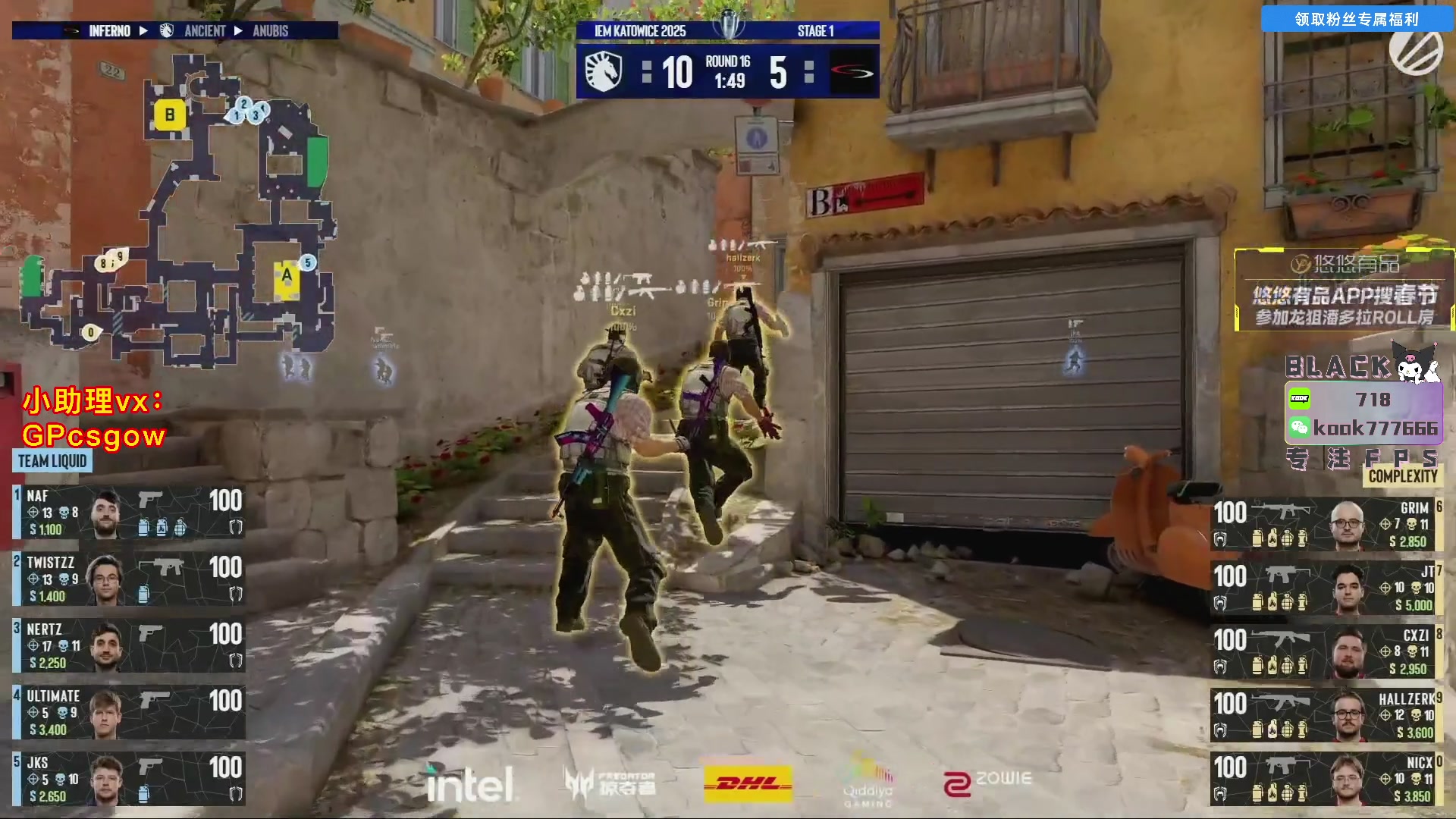Spectate Grim from Complexity panel

tap(1326, 525)
